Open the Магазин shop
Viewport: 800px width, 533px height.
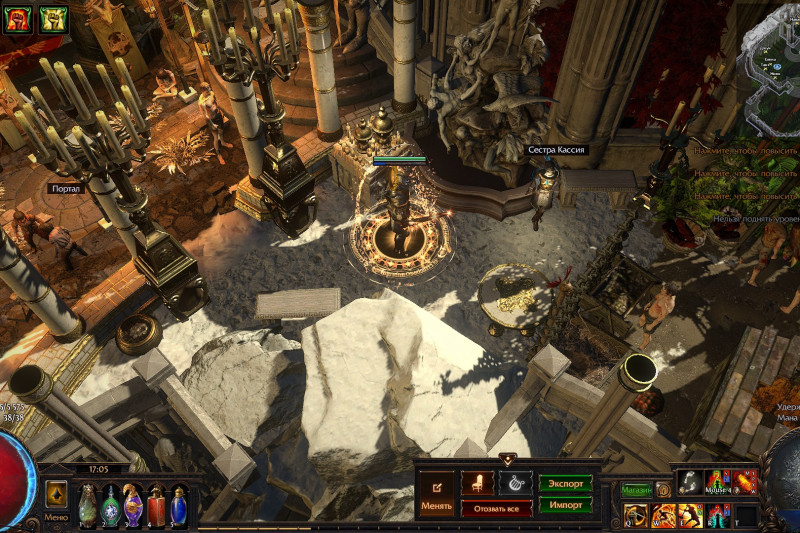[636, 490]
